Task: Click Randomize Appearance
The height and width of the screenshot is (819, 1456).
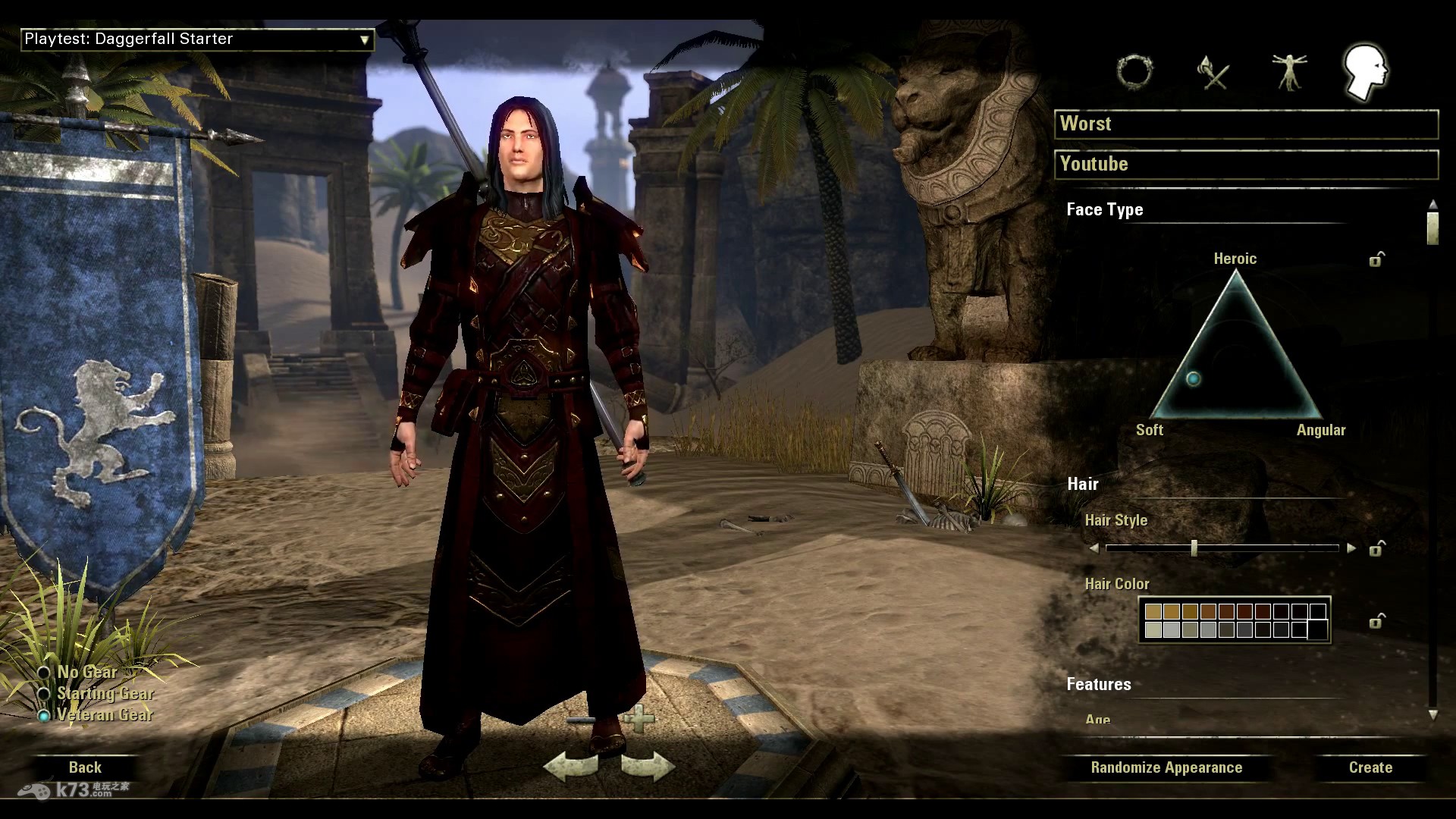Action: [x=1166, y=767]
